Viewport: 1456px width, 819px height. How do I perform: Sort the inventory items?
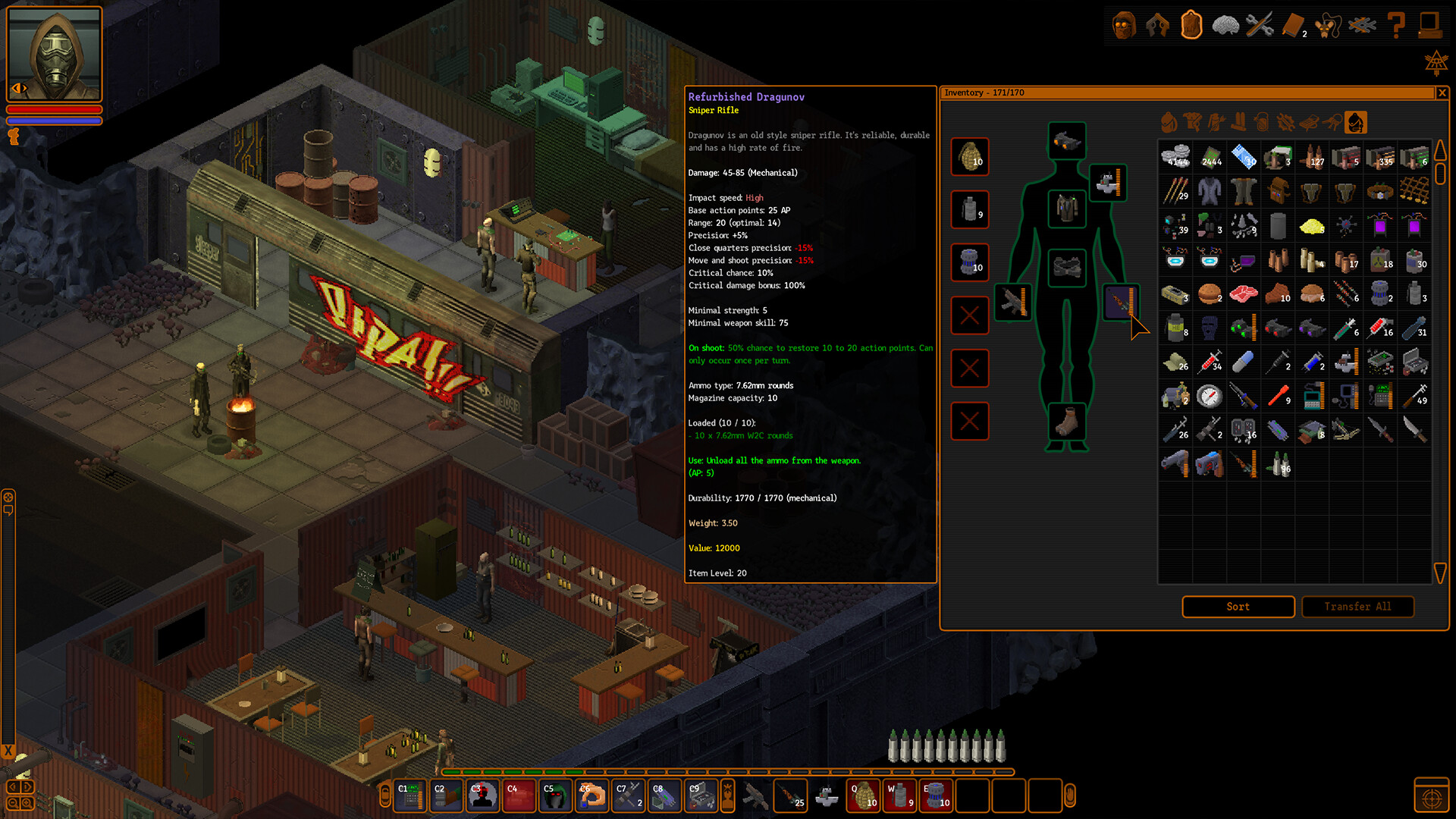[x=1238, y=607]
